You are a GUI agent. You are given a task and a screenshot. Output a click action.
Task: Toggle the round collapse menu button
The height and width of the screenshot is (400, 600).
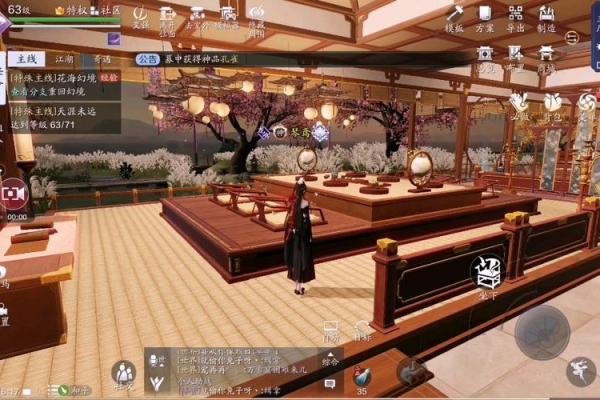click(571, 37)
